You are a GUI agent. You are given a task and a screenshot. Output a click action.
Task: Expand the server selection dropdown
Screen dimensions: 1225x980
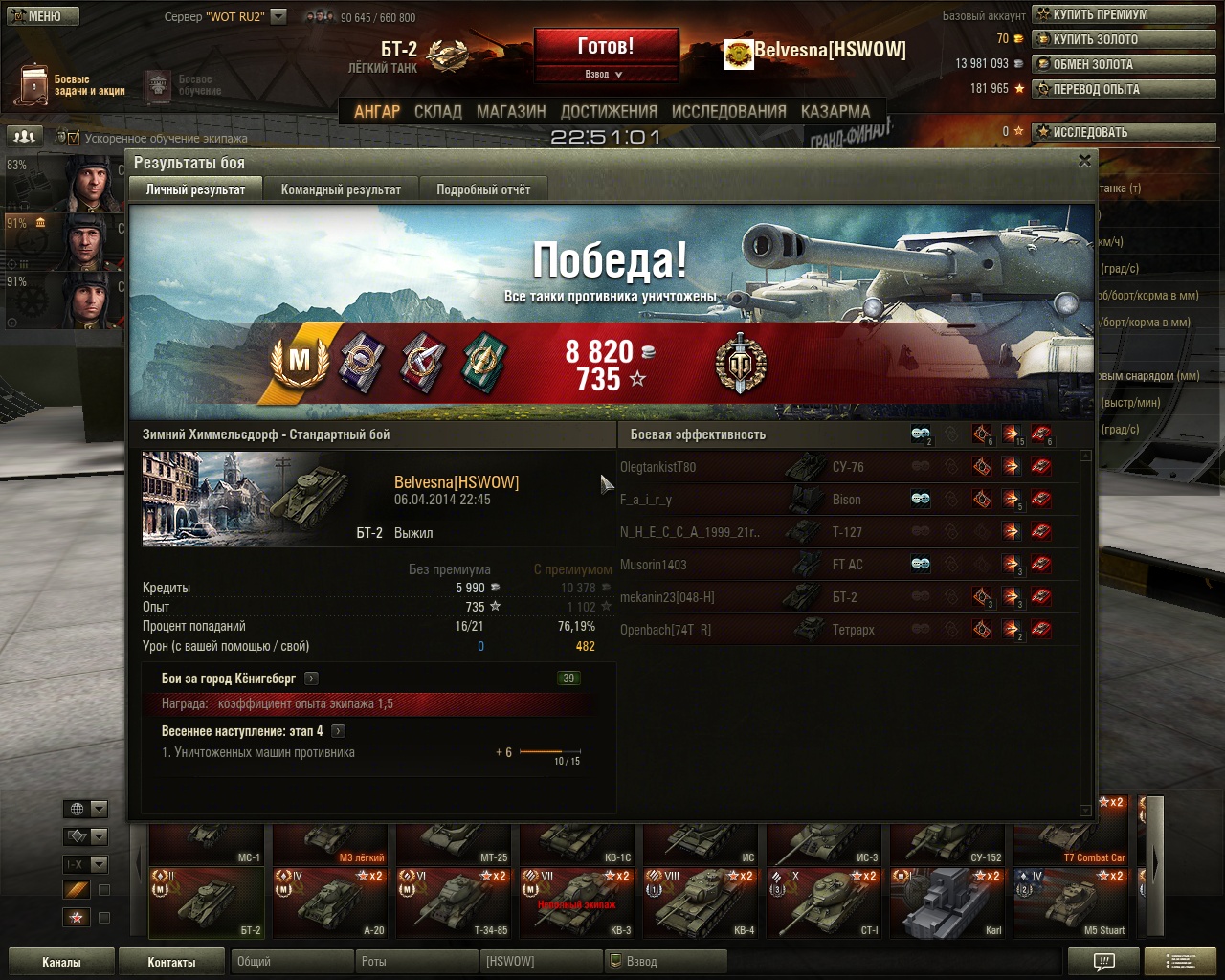point(278,16)
